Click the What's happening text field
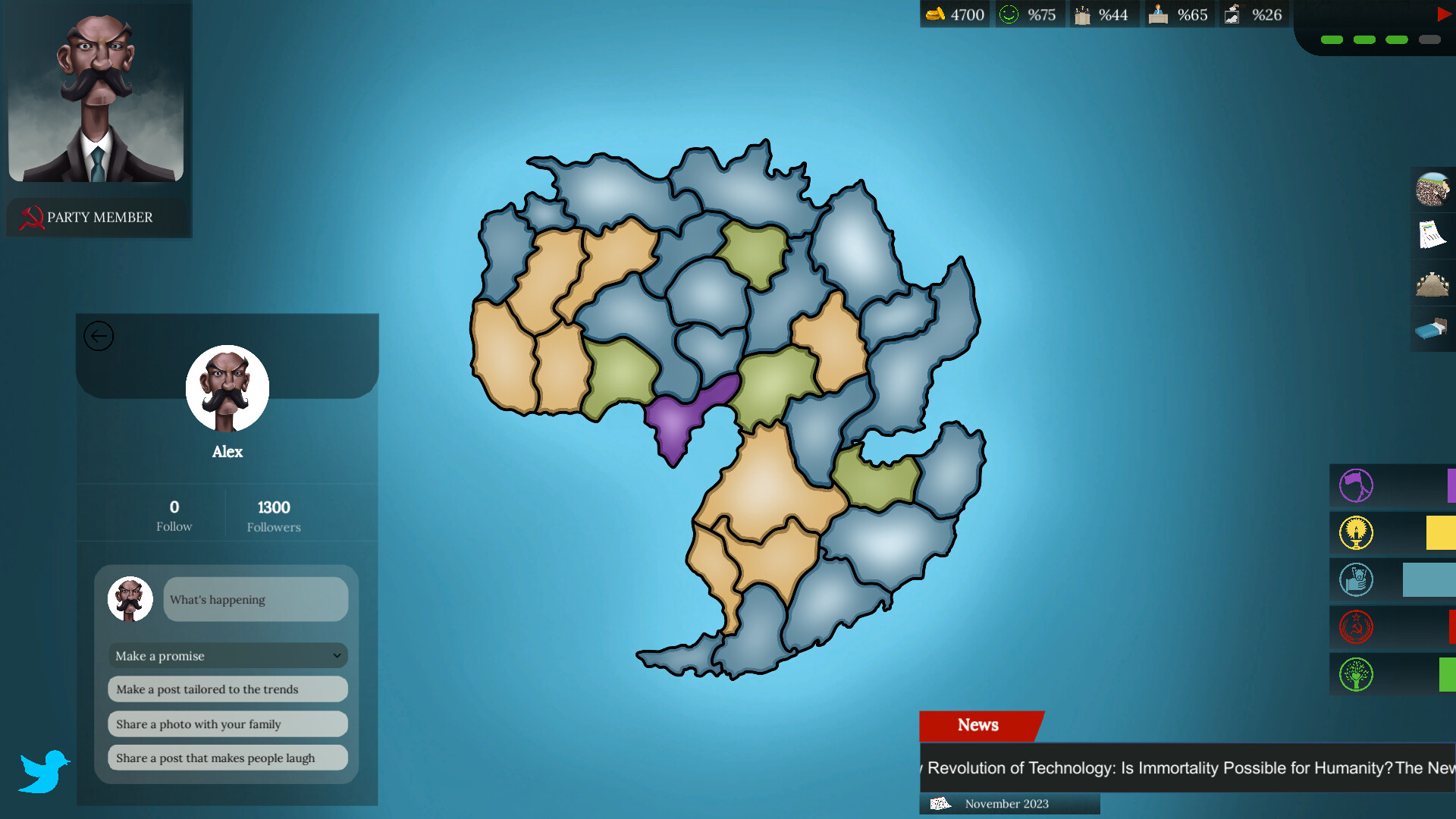 point(256,599)
